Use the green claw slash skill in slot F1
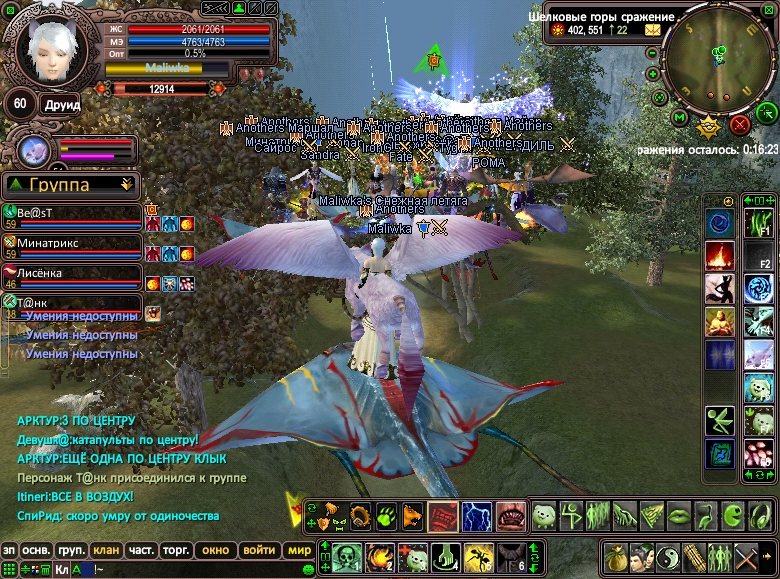Screen dimensions: 780x579 click(x=758, y=224)
